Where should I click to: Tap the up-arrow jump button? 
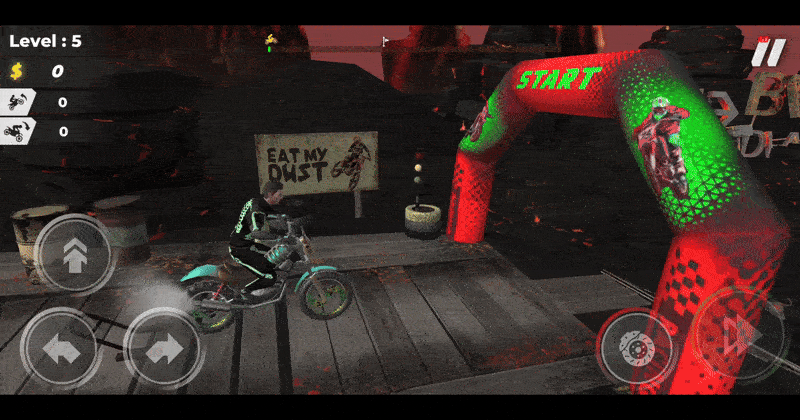[x=73, y=255]
